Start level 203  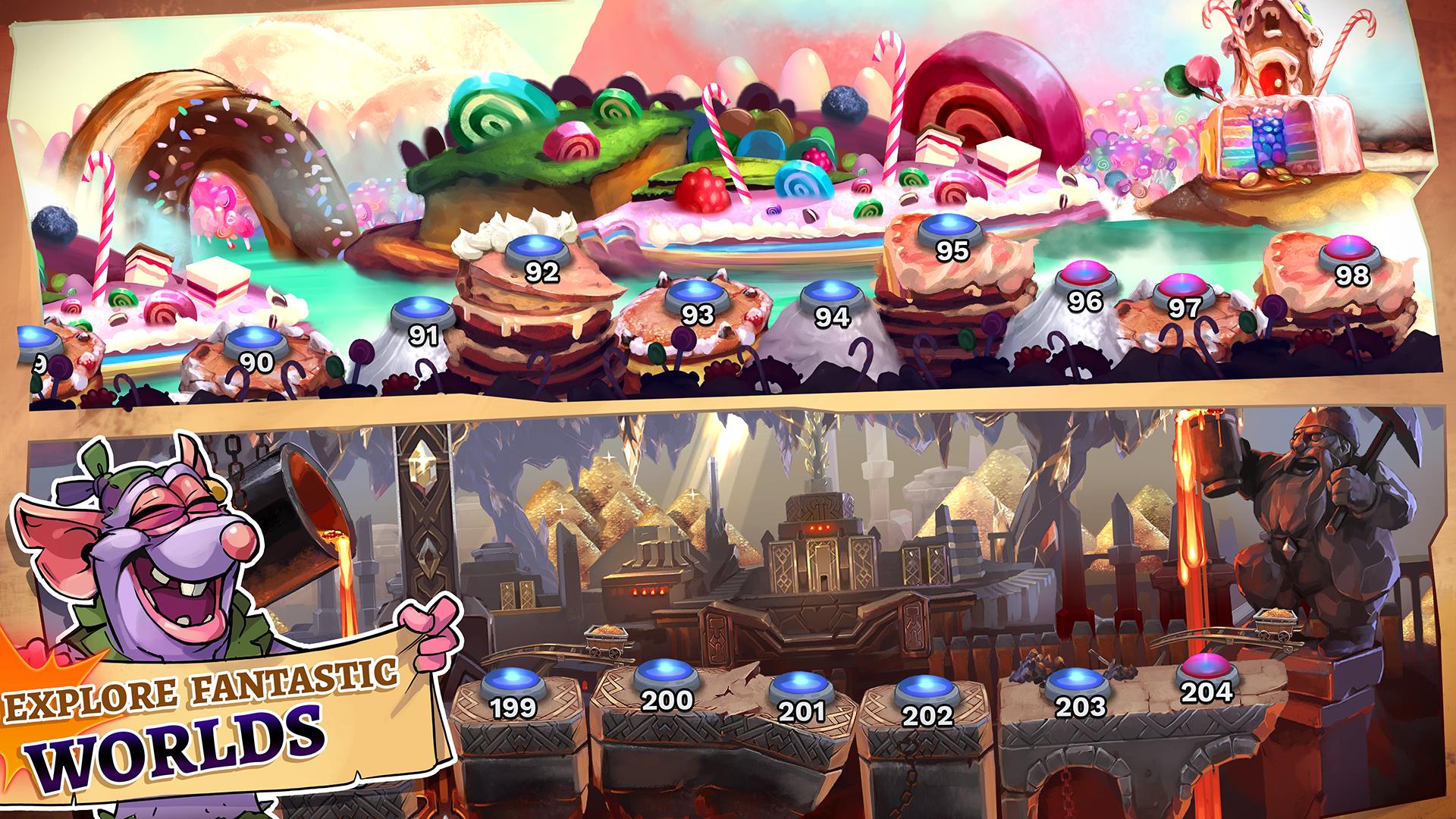click(x=1078, y=685)
